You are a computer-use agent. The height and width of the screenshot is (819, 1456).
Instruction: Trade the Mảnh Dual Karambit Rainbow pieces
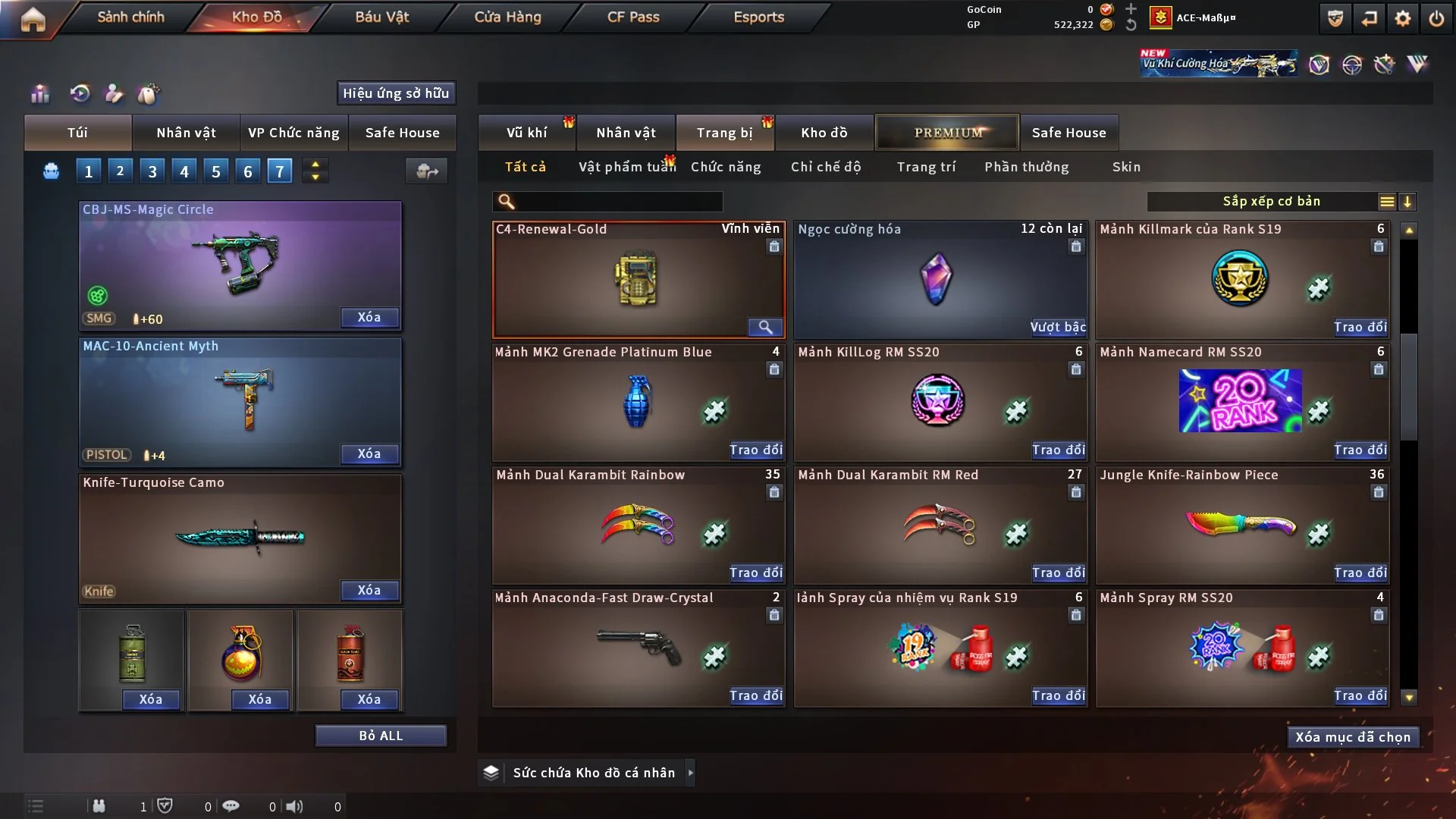coord(756,573)
